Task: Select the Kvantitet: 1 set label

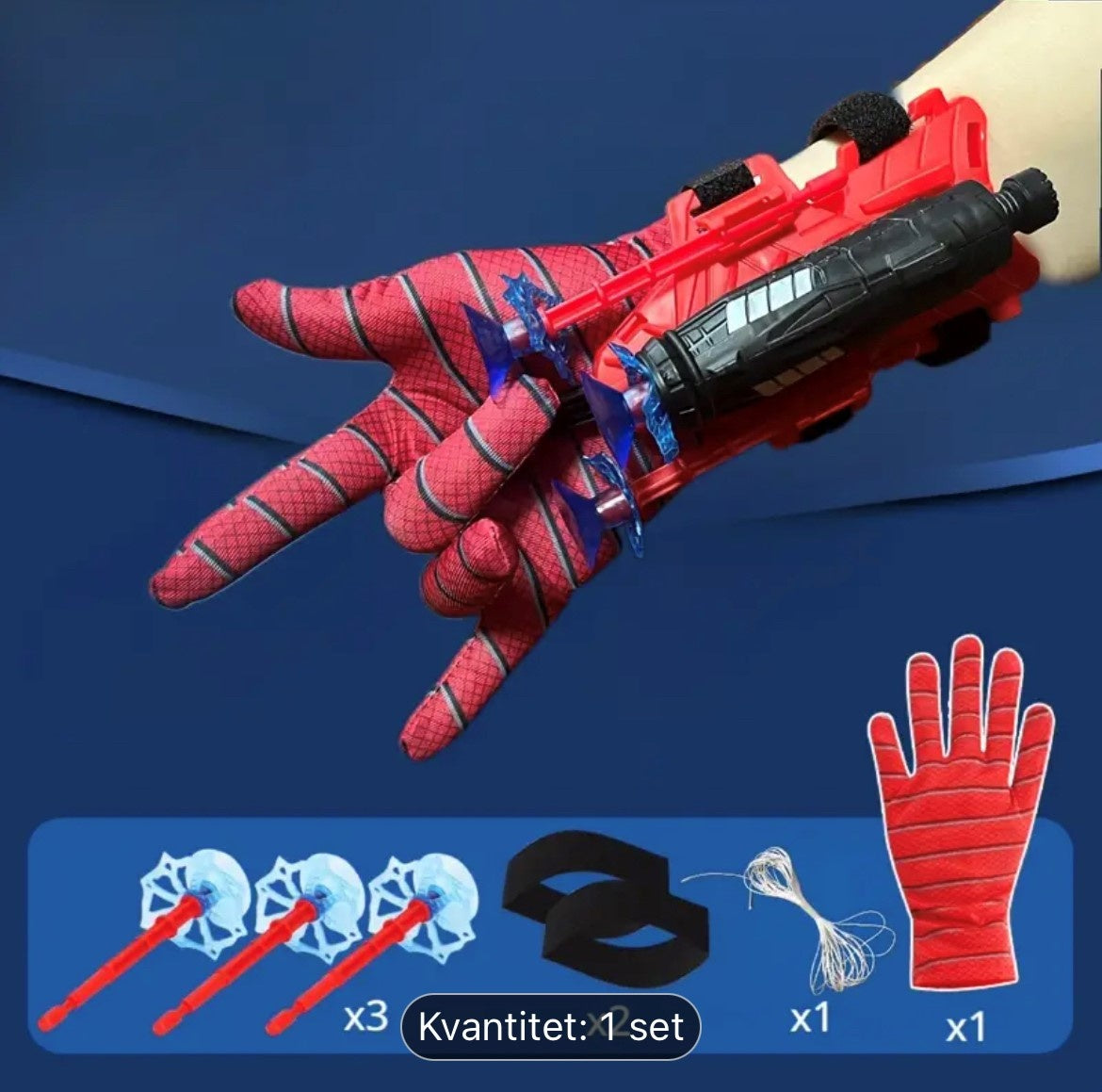Action: point(551,1026)
